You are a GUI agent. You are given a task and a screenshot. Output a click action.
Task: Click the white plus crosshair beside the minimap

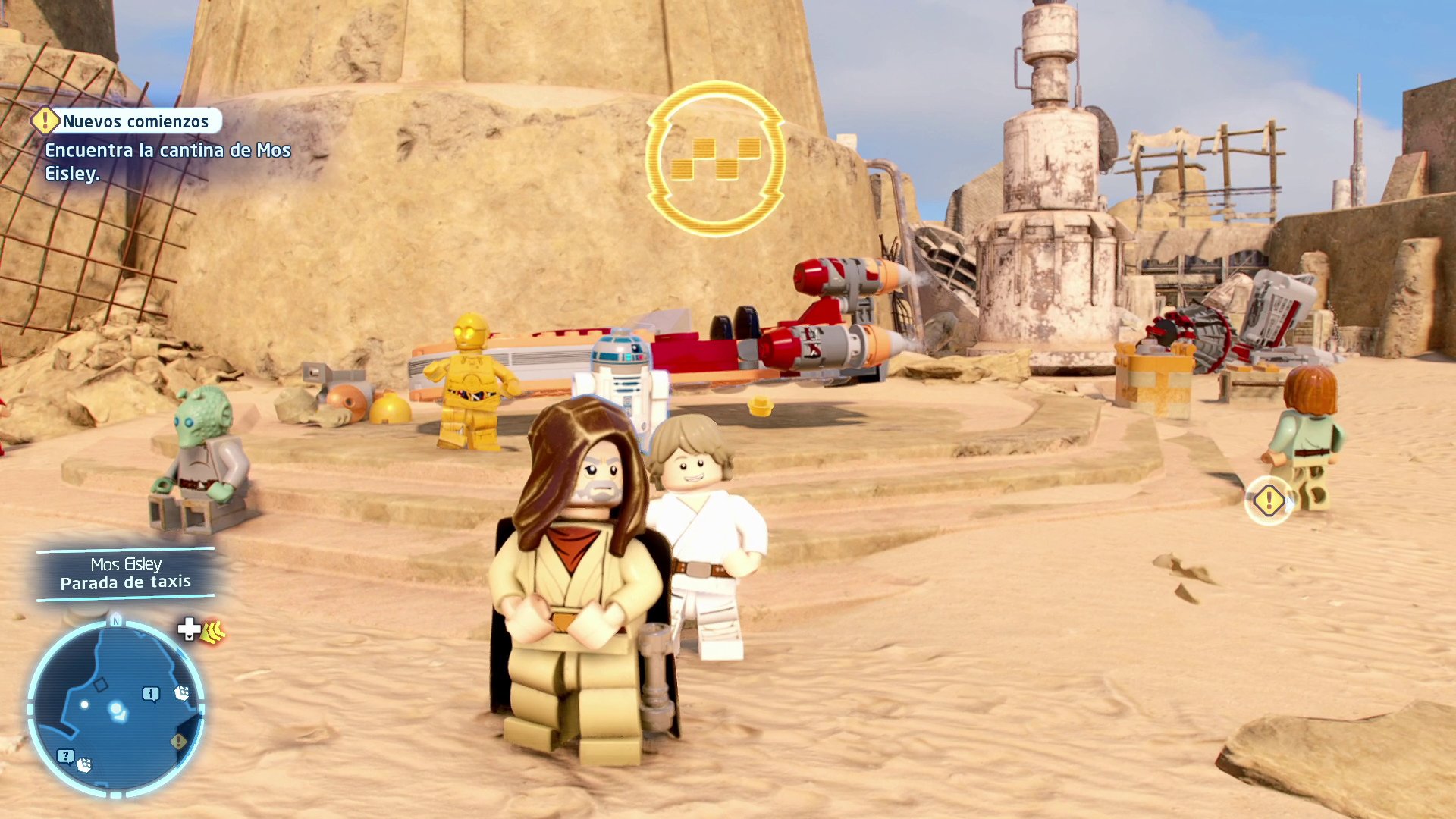(187, 630)
